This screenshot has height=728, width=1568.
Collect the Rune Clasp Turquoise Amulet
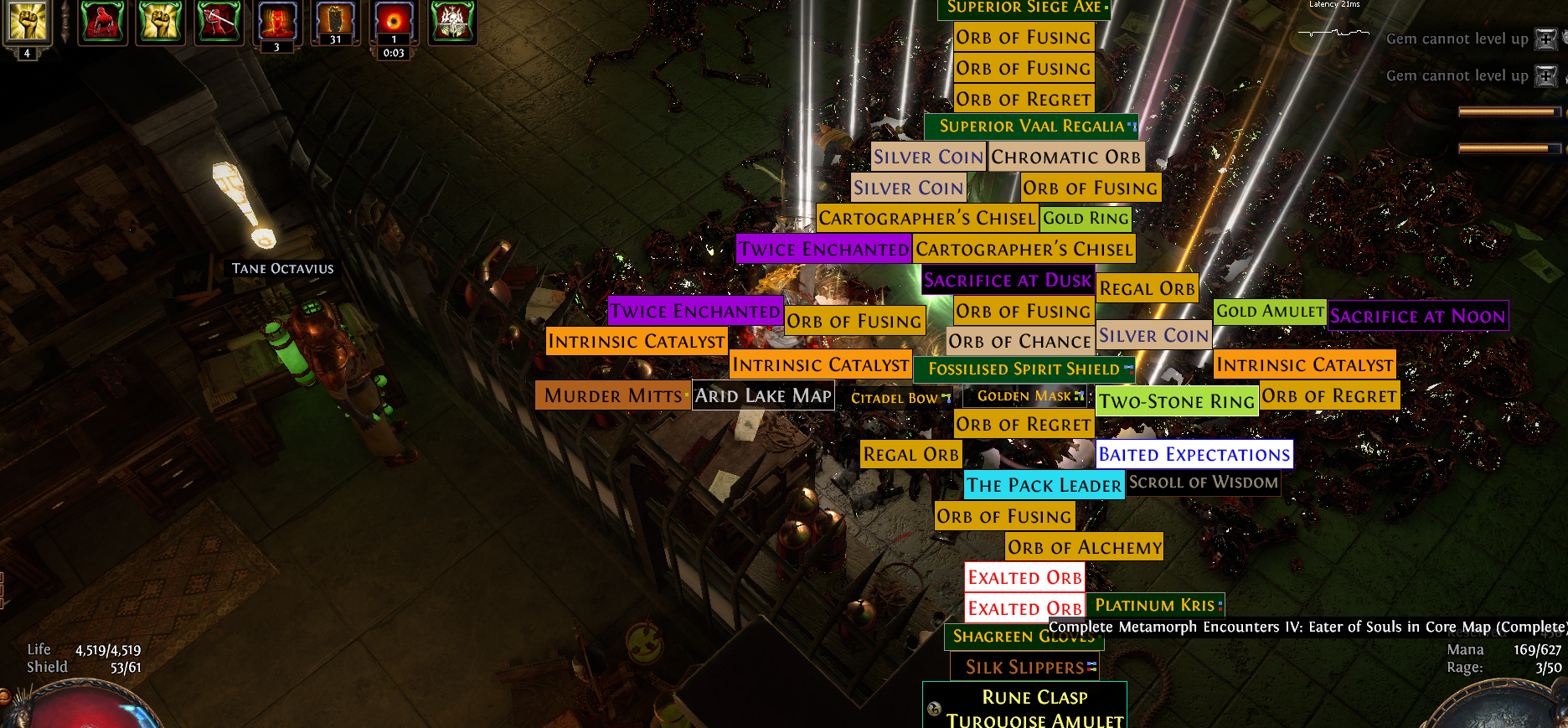(1034, 709)
